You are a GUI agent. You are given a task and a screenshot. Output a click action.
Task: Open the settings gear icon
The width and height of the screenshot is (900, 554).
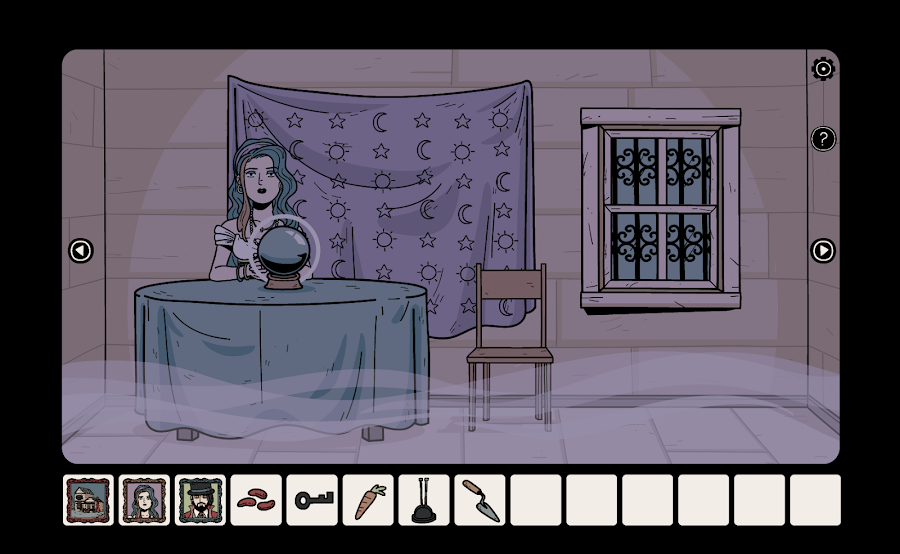[x=823, y=69]
